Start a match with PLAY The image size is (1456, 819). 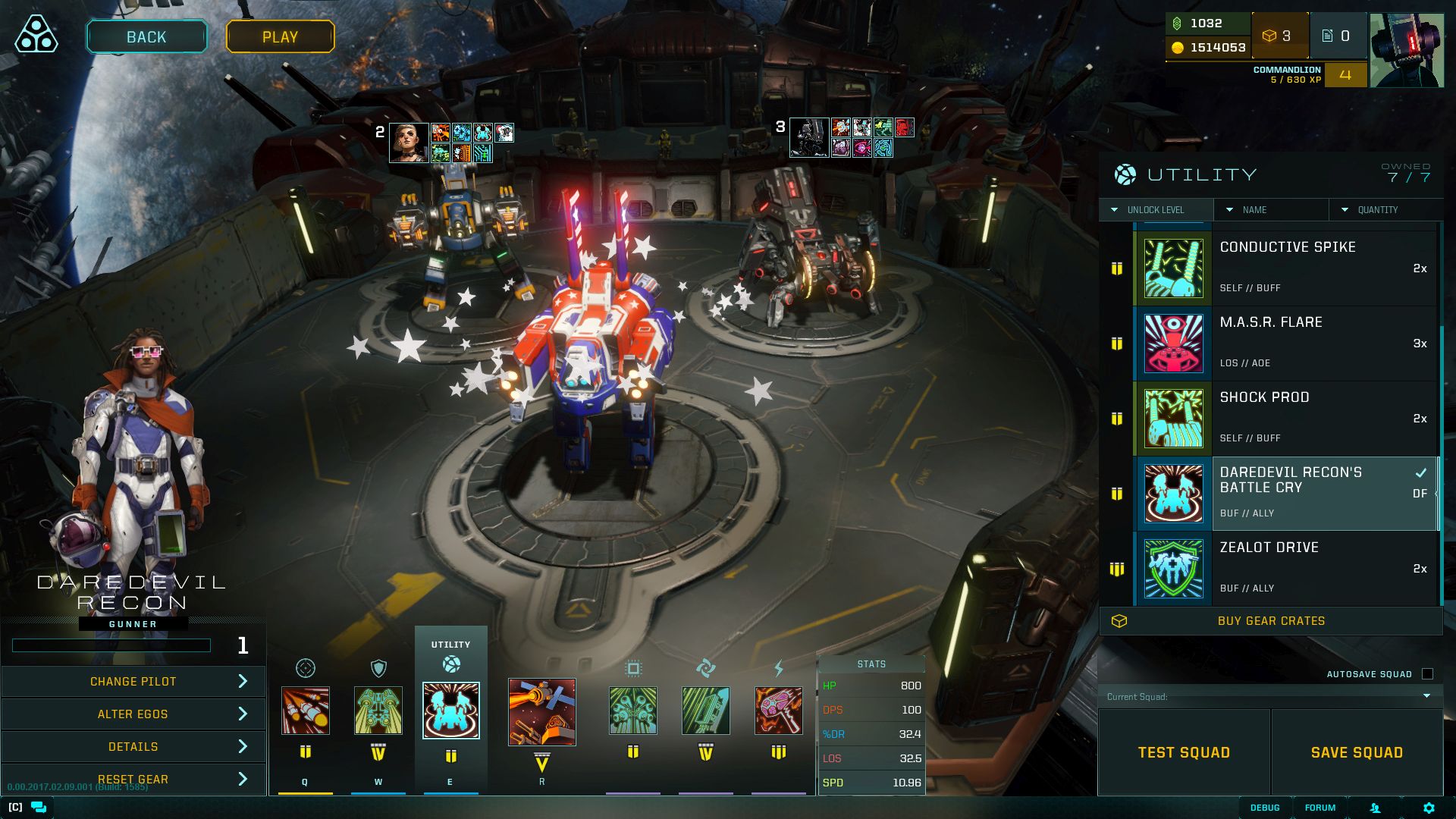tap(280, 37)
